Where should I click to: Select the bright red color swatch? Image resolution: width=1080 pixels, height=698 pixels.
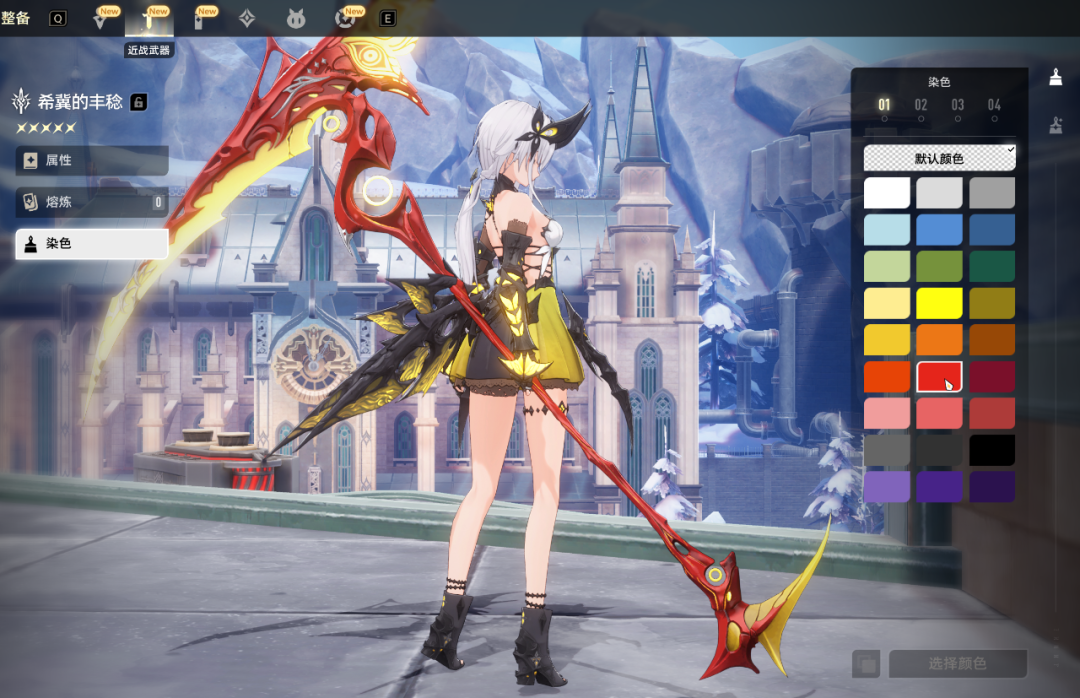pyautogui.click(x=939, y=376)
